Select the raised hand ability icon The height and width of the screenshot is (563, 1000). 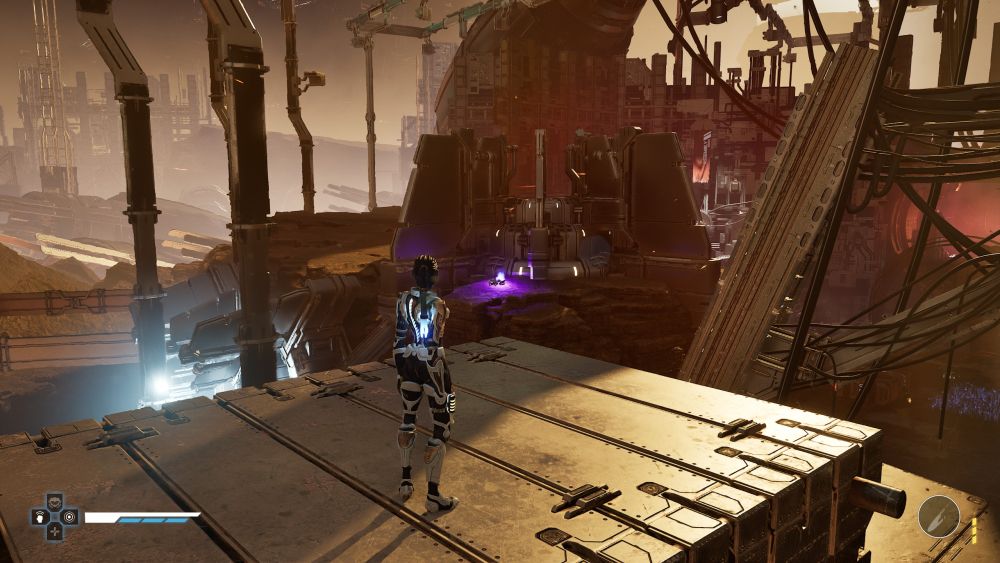point(41,518)
